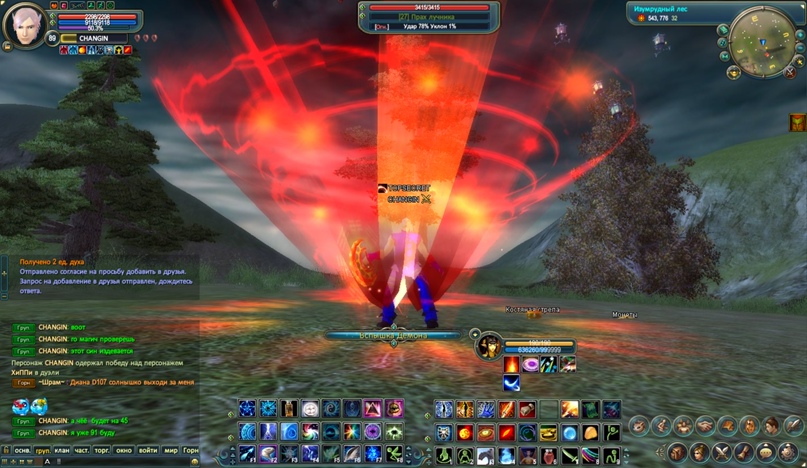Click the blue smiley emote icon above chat

[20, 406]
